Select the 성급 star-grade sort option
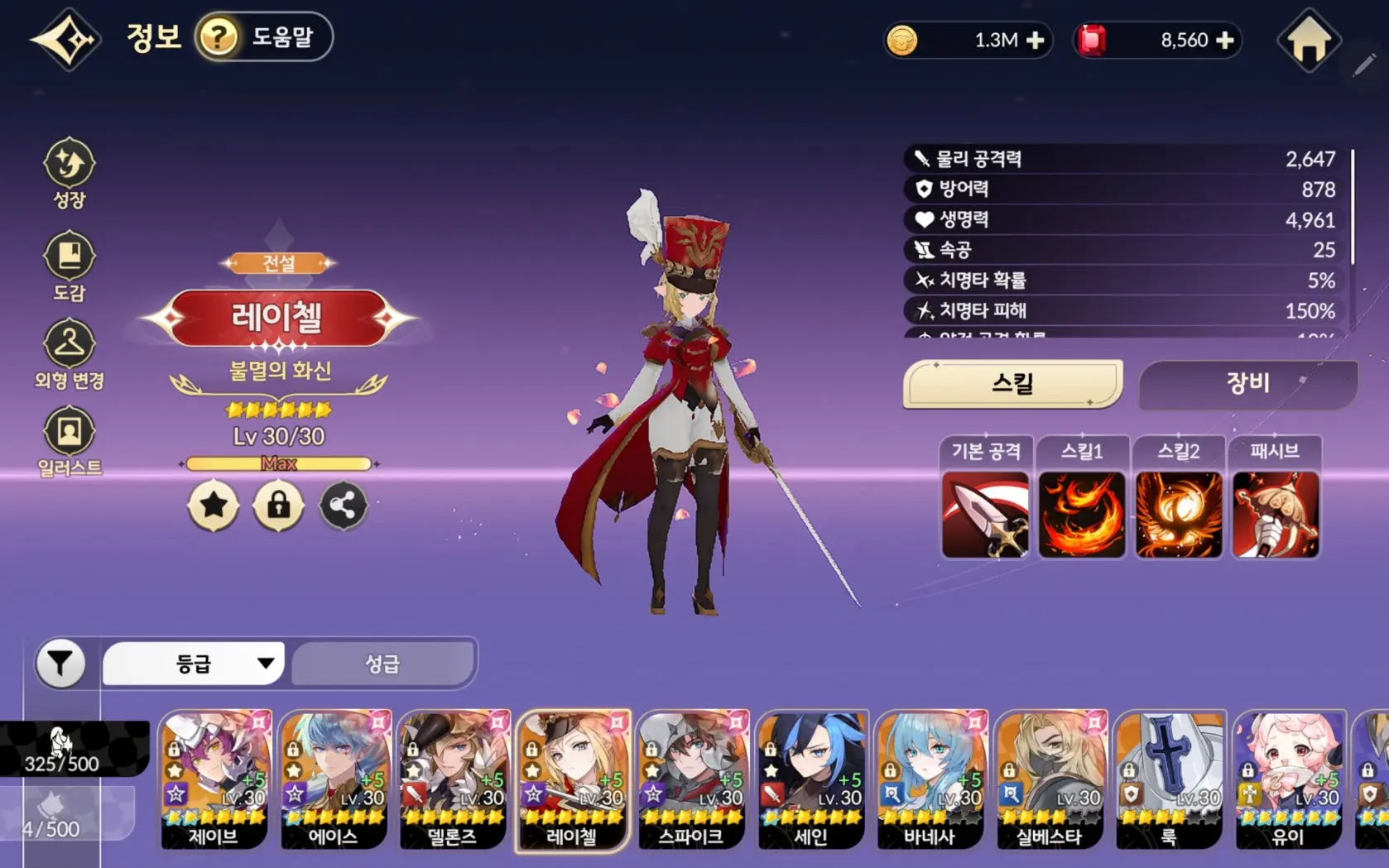The width and height of the screenshot is (1389, 868). (x=382, y=664)
